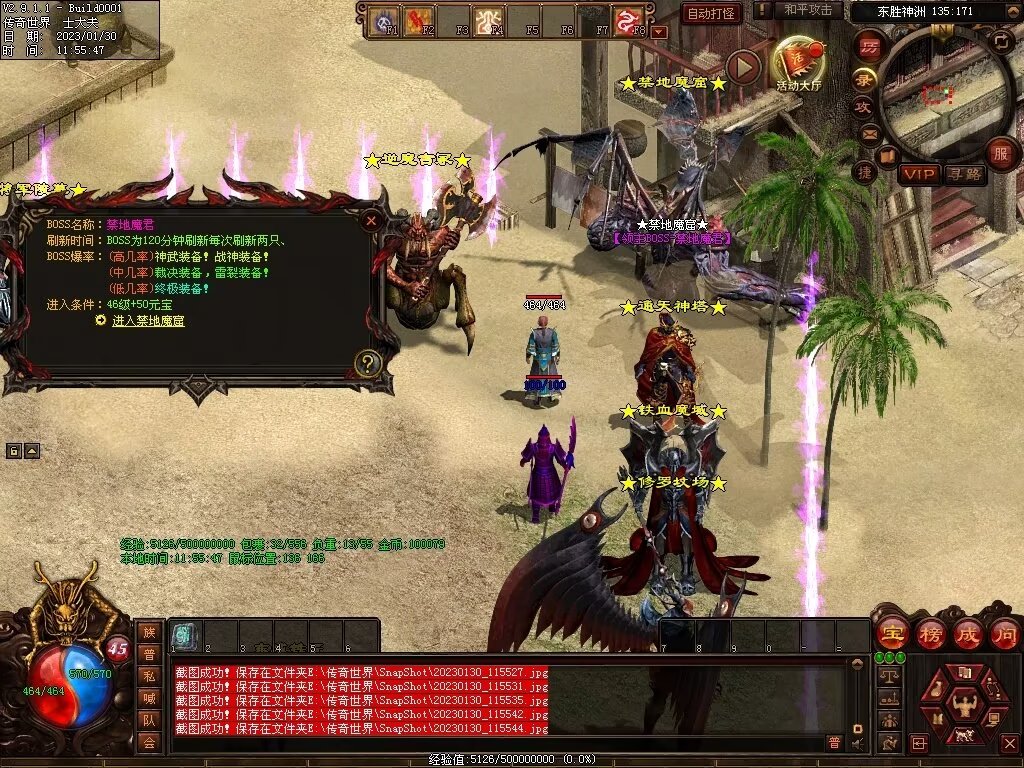Switch the 和平攻击 attack mode
1024x768 pixels.
point(808,10)
